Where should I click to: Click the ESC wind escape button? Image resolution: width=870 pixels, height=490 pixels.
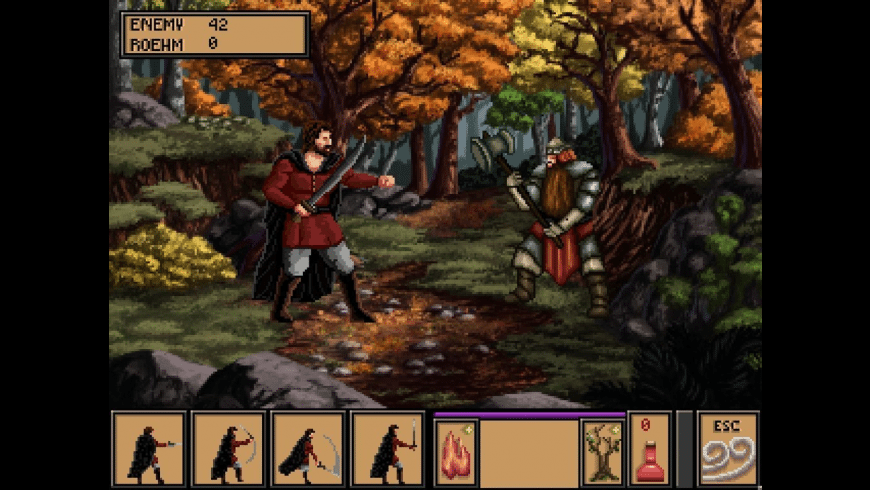click(728, 448)
